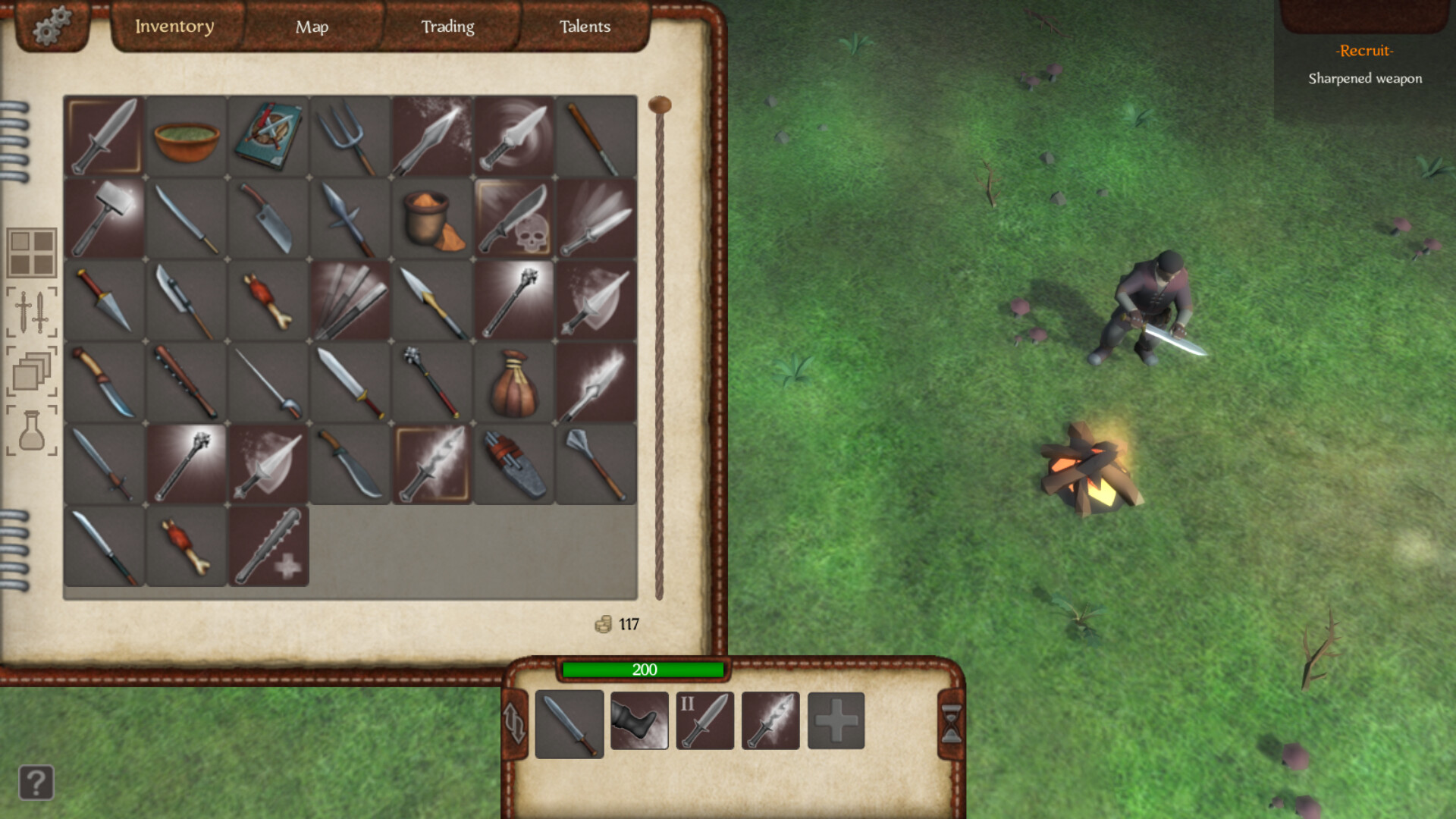This screenshot has width=1456, height=819.
Task: Pick the skull-marked machete item
Action: [x=513, y=218]
